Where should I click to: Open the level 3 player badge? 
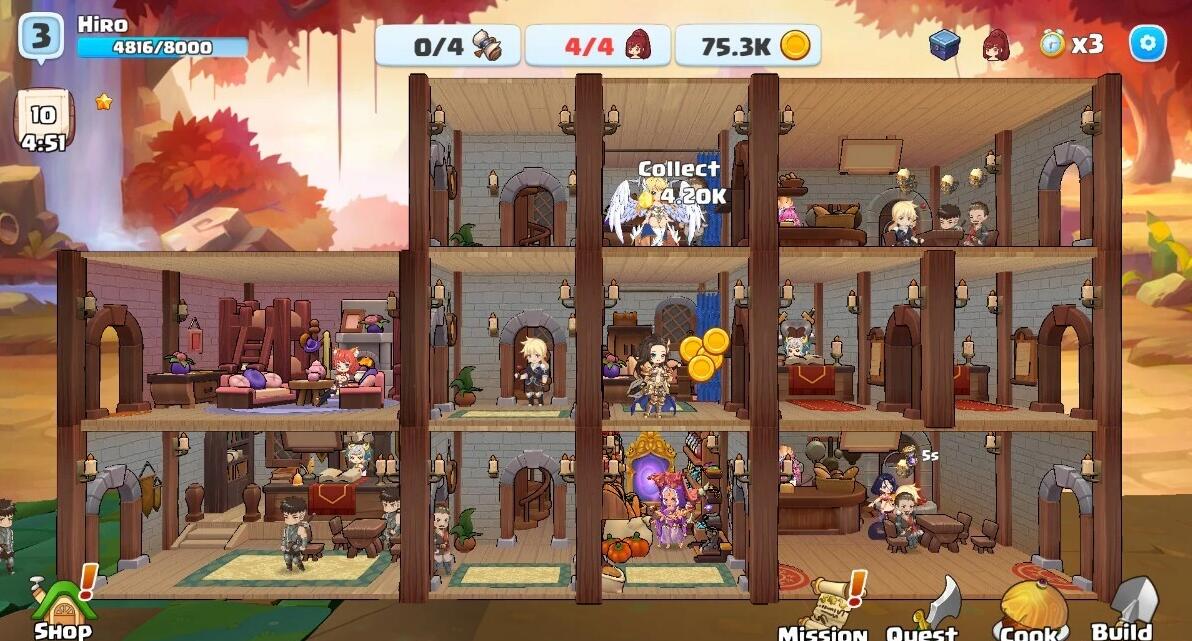pyautogui.click(x=41, y=38)
